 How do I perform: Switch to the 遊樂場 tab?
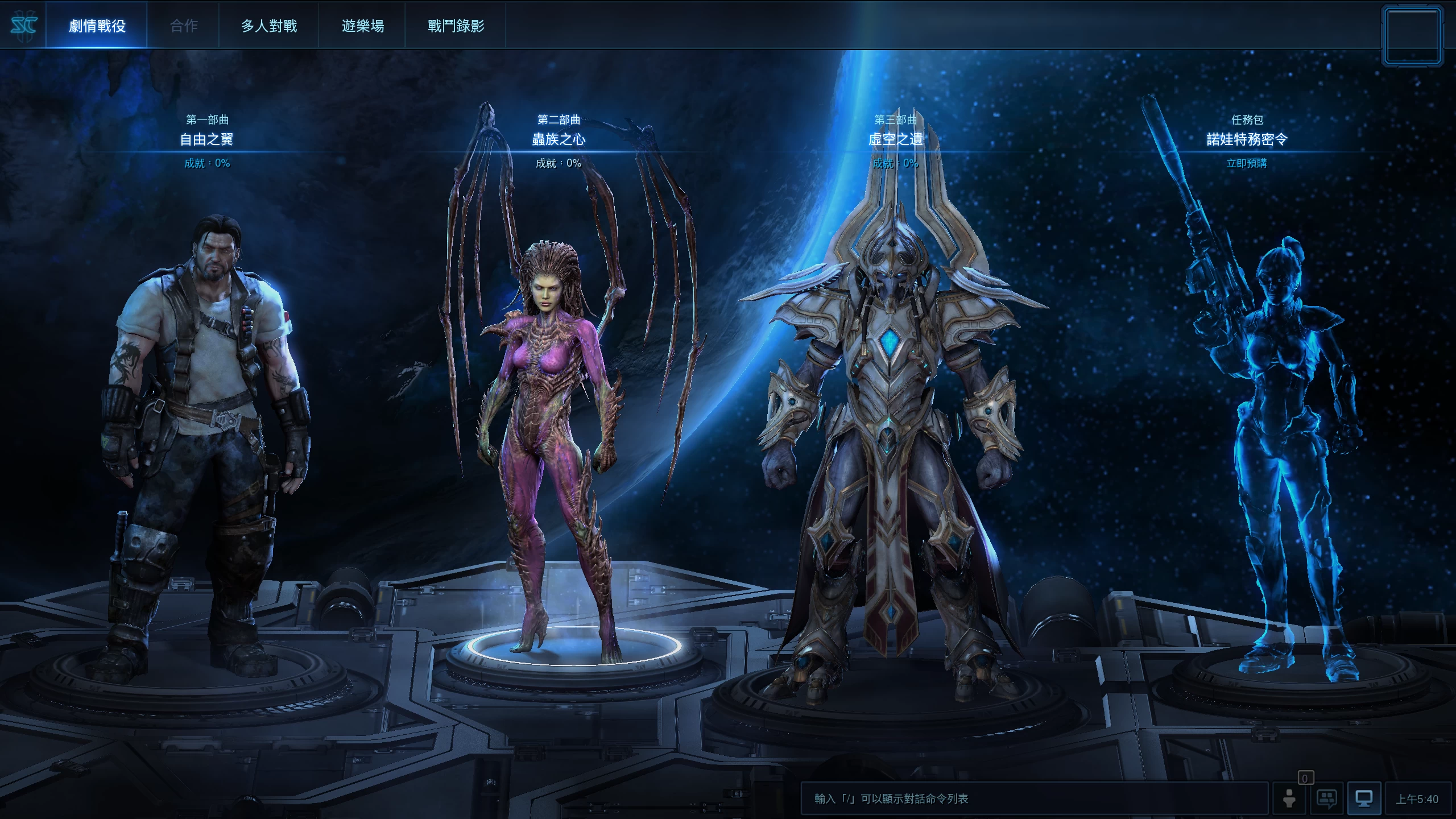[x=362, y=26]
